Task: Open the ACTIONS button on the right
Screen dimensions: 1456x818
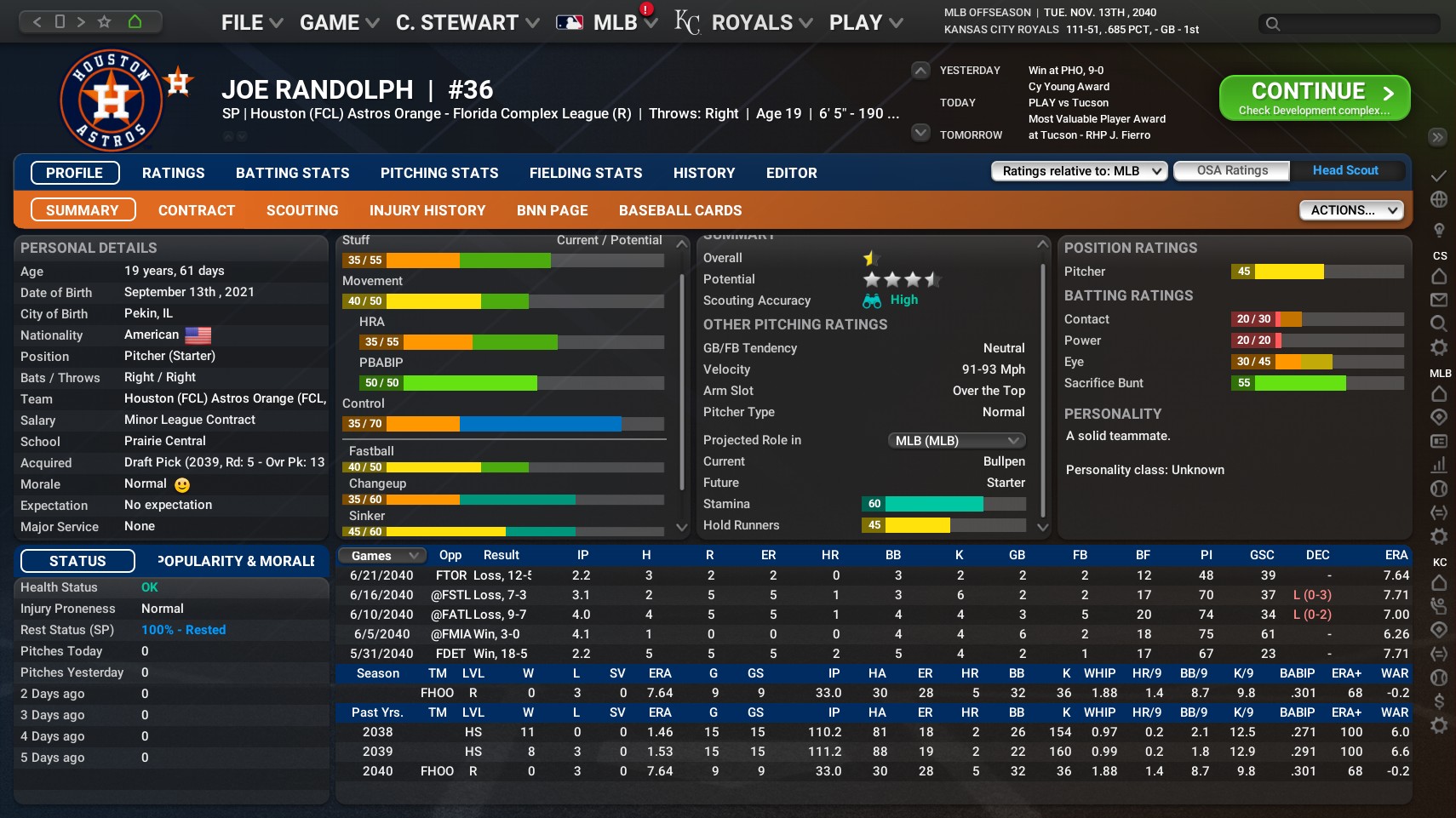Action: (1350, 209)
